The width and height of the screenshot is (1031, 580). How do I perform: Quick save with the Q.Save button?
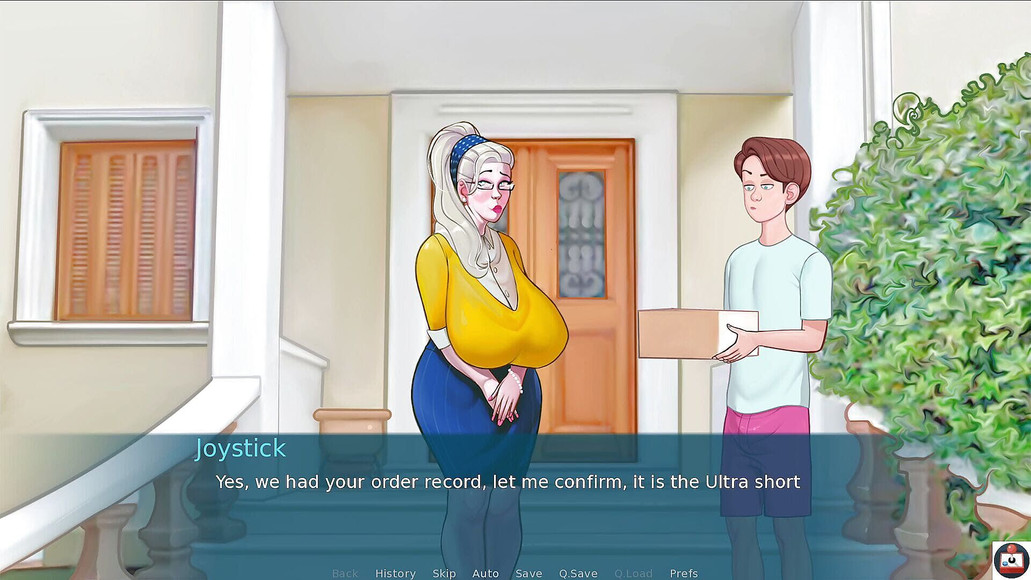point(578,573)
